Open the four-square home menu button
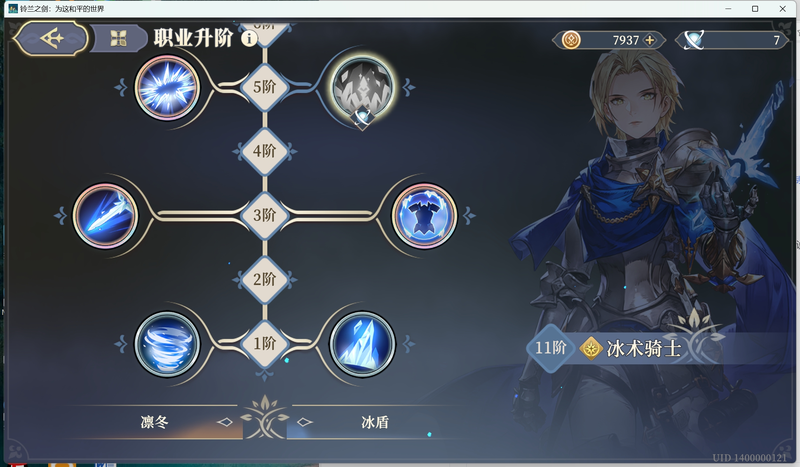800x467 pixels. (119, 39)
